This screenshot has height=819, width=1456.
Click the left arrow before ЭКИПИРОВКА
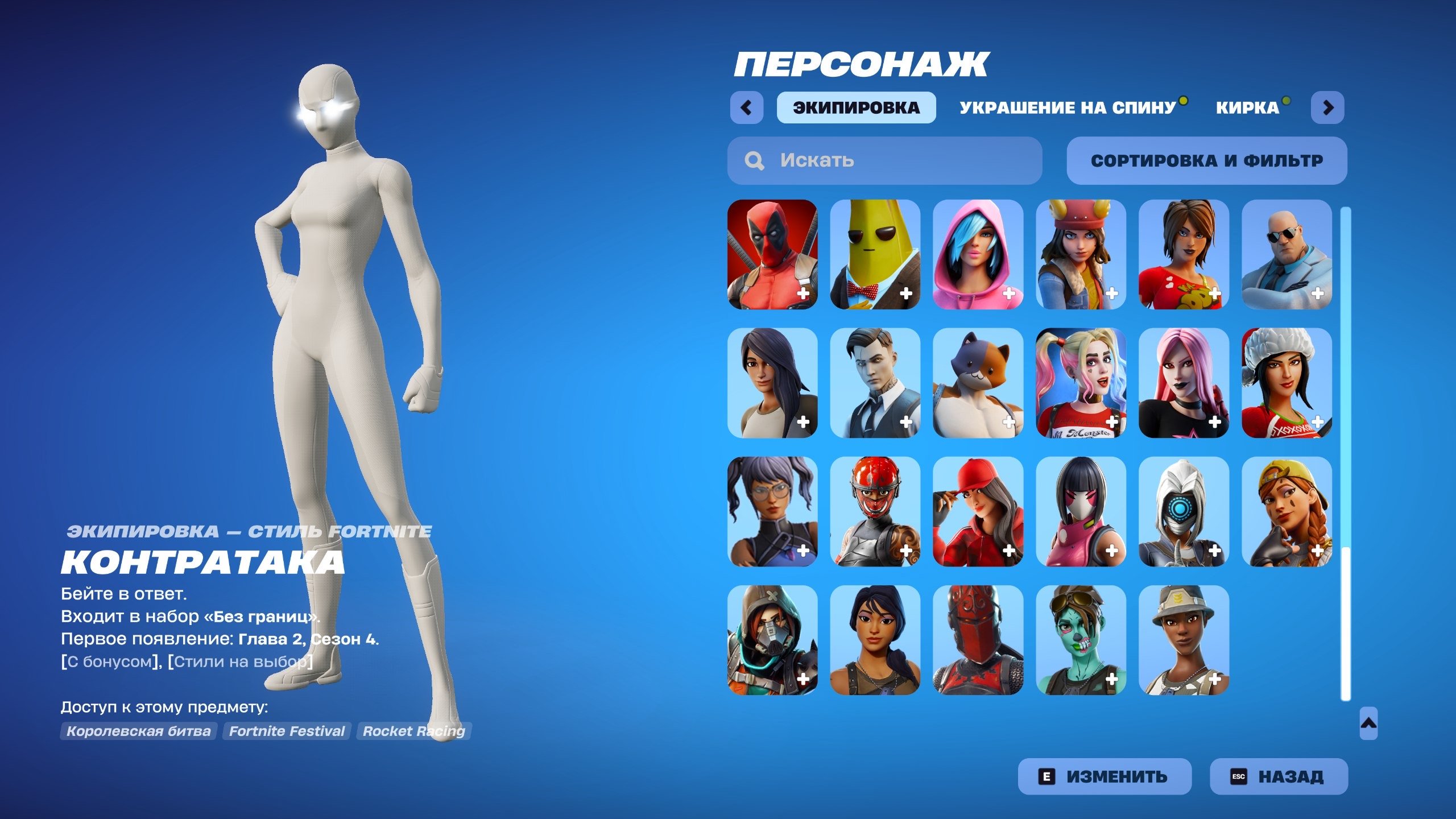748,107
